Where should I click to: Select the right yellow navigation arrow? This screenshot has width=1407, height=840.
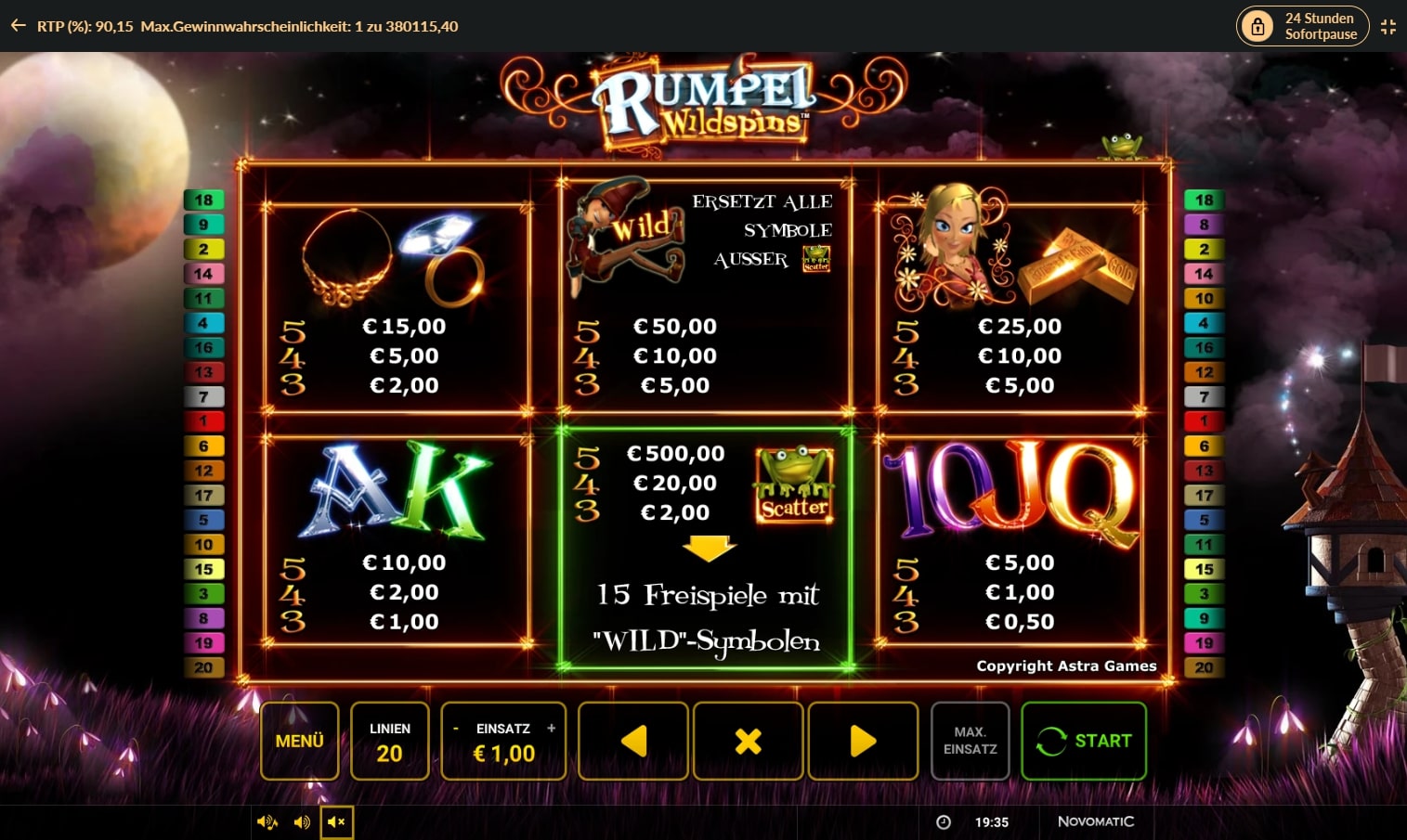click(x=863, y=741)
